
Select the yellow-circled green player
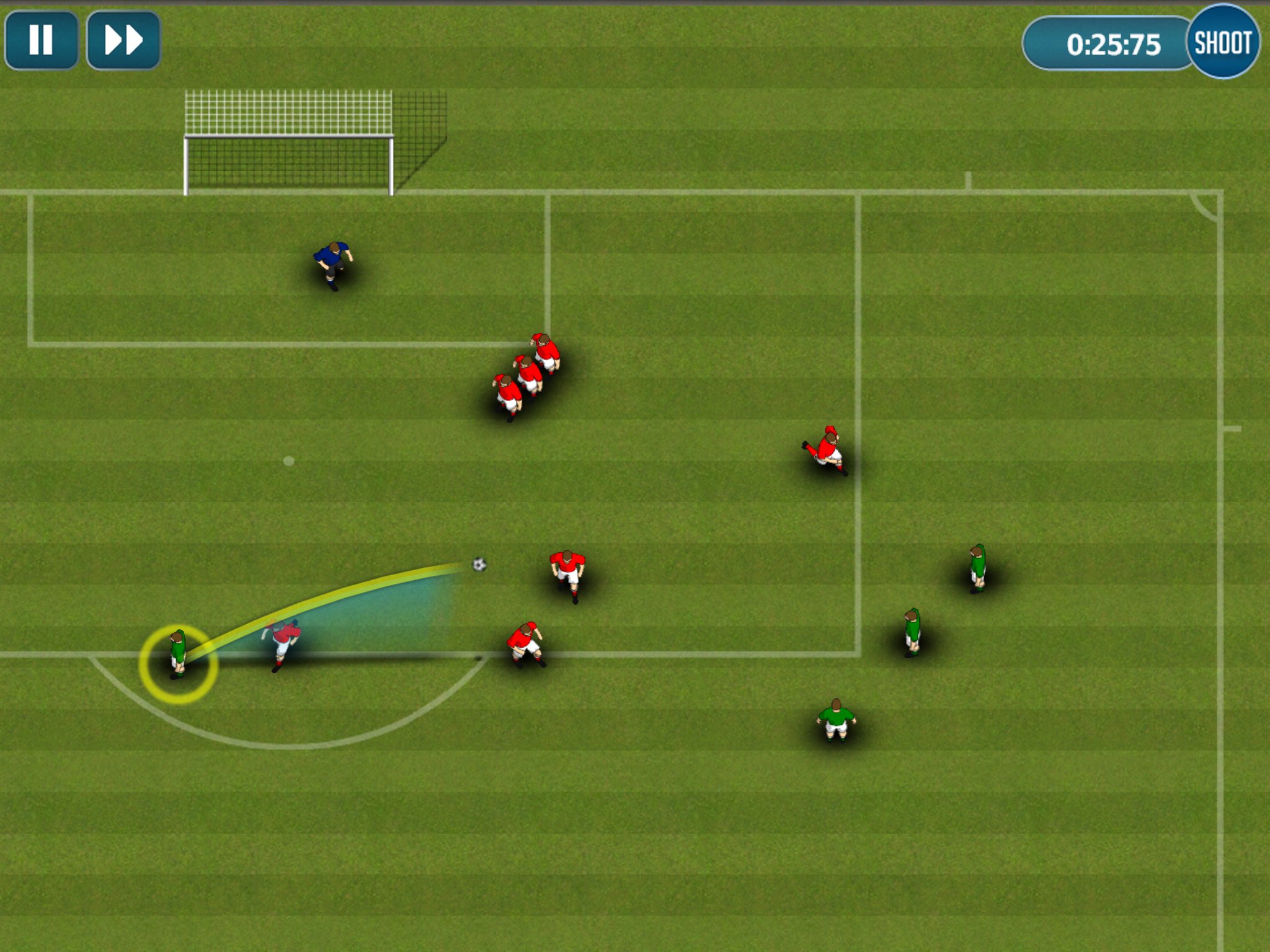(x=178, y=654)
